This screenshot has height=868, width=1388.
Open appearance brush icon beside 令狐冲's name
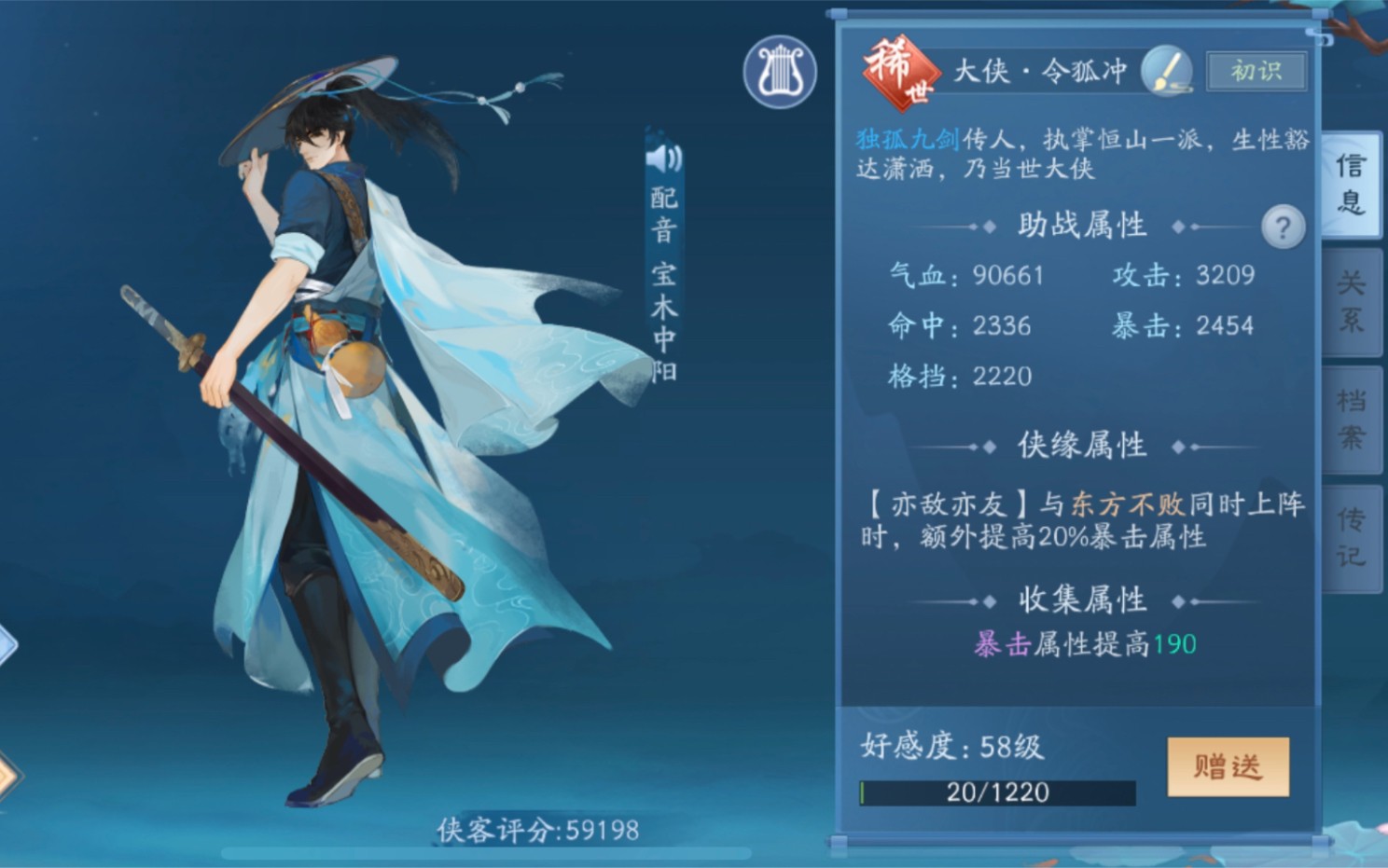point(1170,70)
